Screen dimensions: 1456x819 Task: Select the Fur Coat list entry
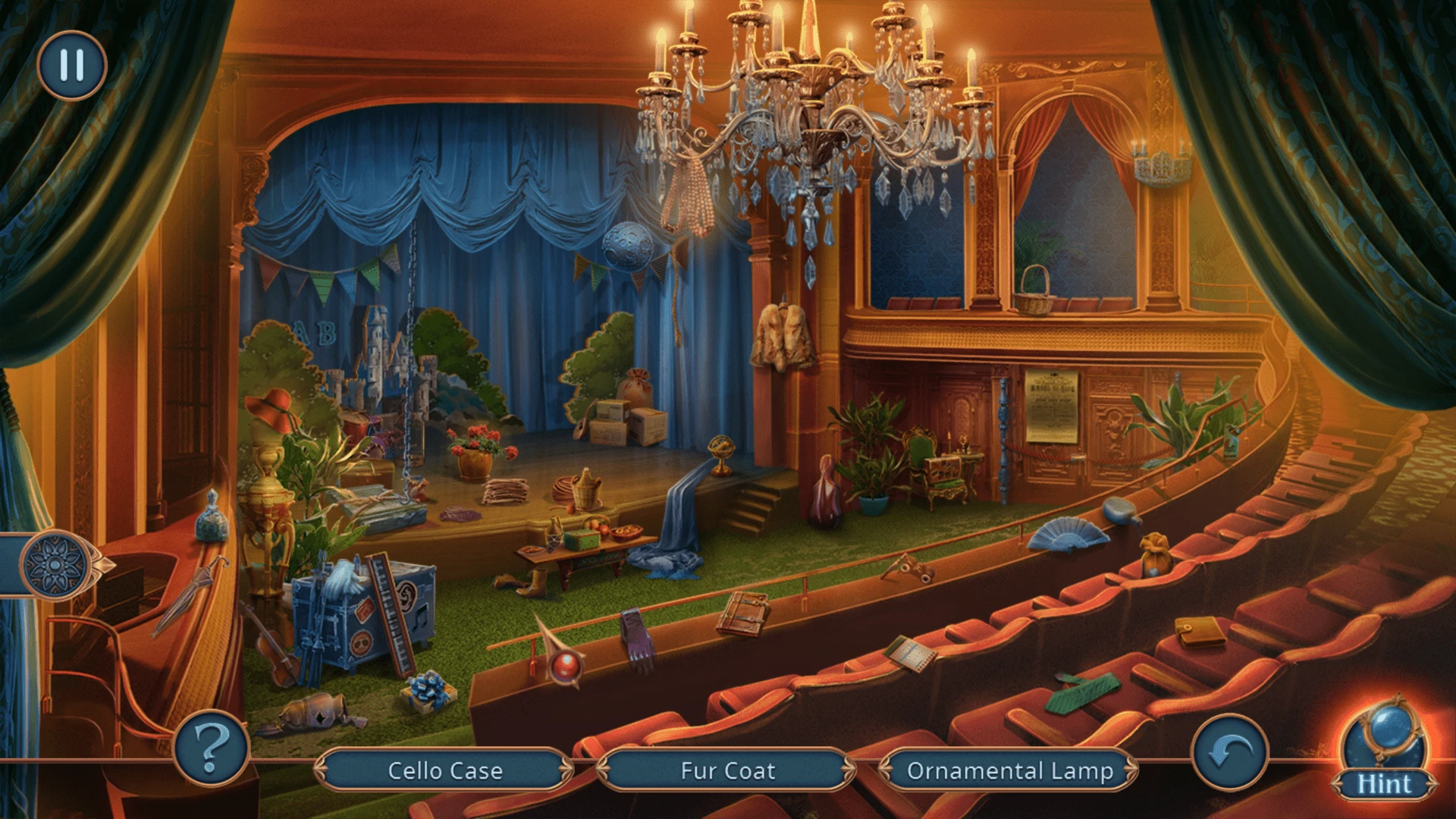(x=727, y=770)
